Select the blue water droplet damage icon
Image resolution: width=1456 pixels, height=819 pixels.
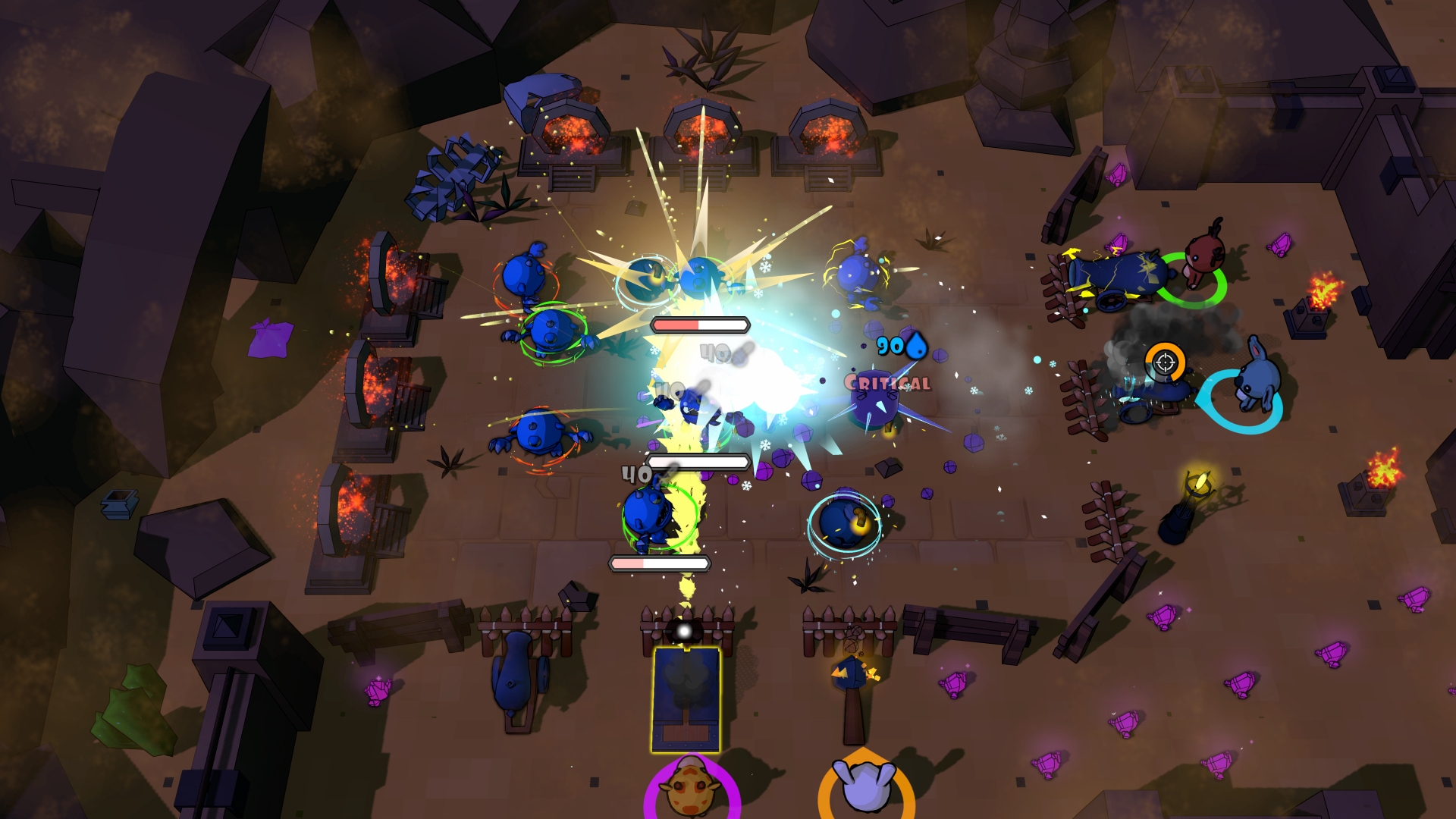[x=916, y=345]
